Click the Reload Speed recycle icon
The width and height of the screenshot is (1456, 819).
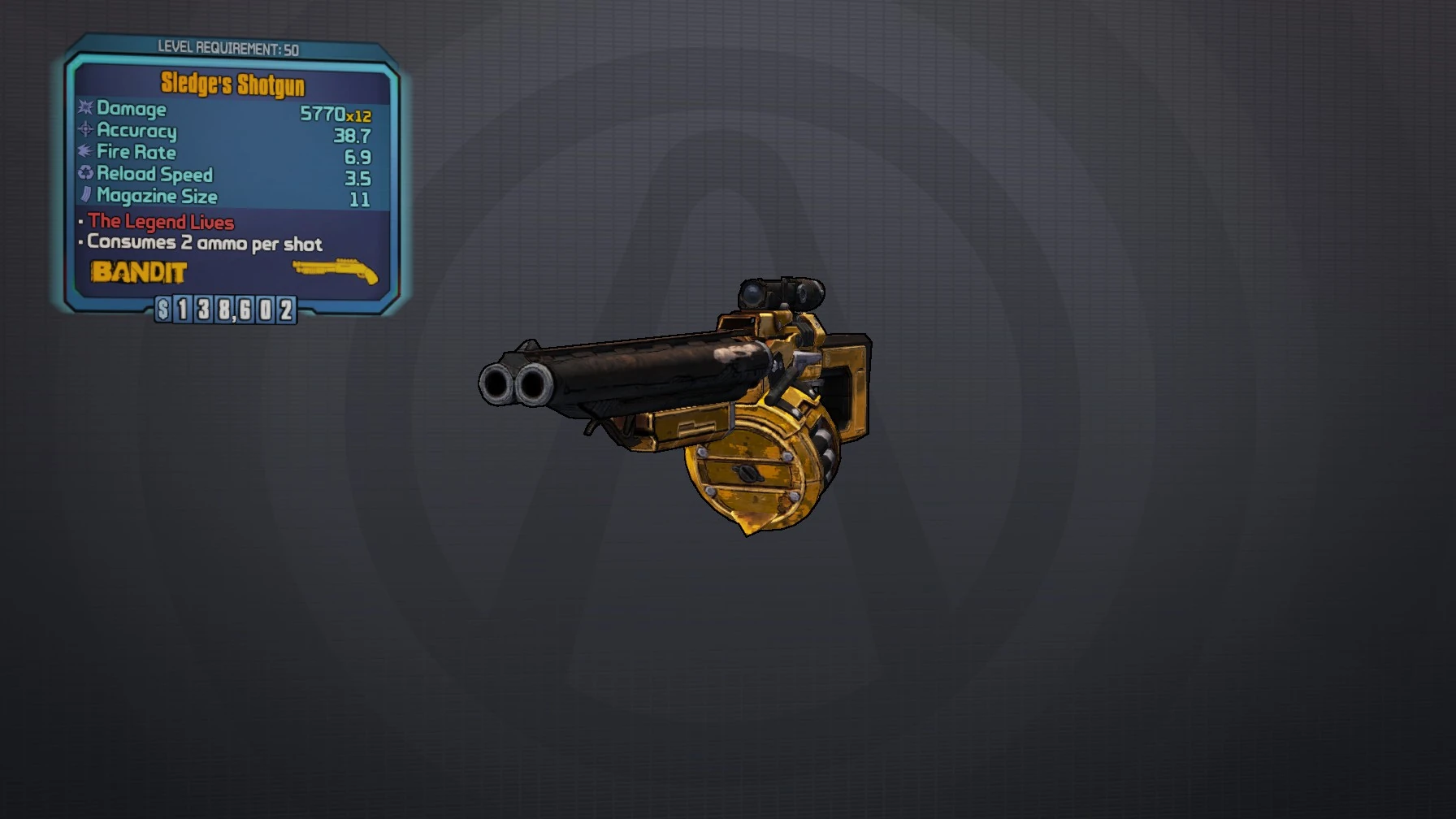pos(84,174)
